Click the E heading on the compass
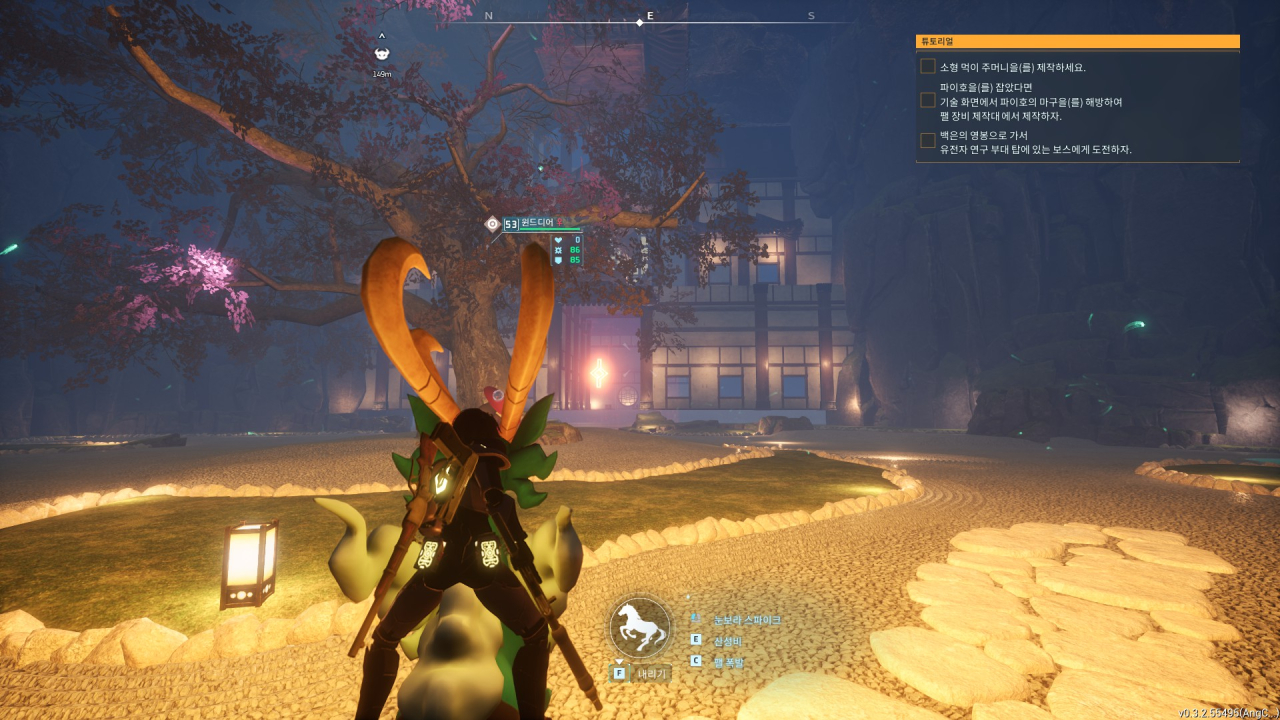Image resolution: width=1280 pixels, height=720 pixels. [x=650, y=16]
